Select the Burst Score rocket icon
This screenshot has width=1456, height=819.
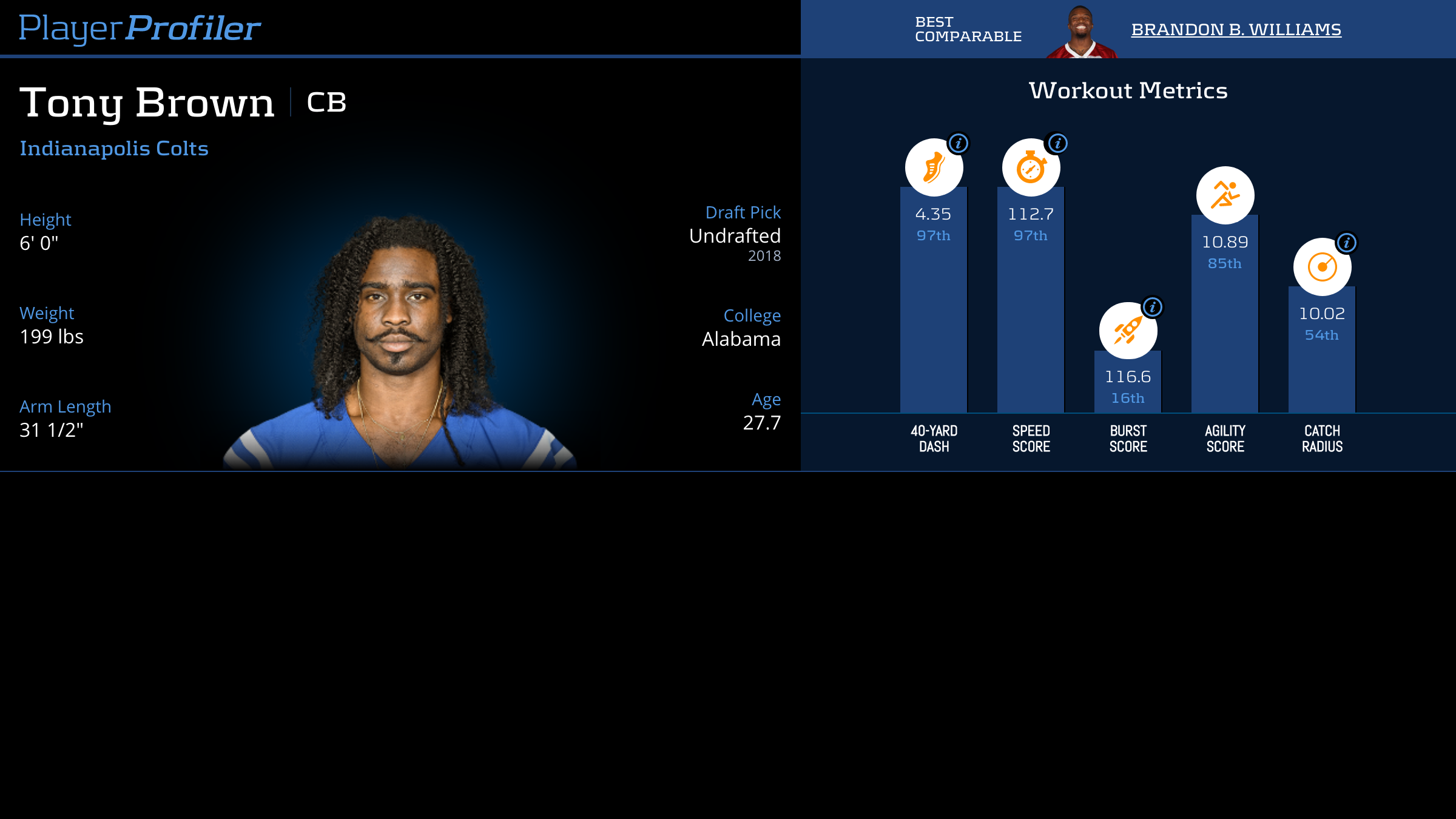(x=1127, y=331)
